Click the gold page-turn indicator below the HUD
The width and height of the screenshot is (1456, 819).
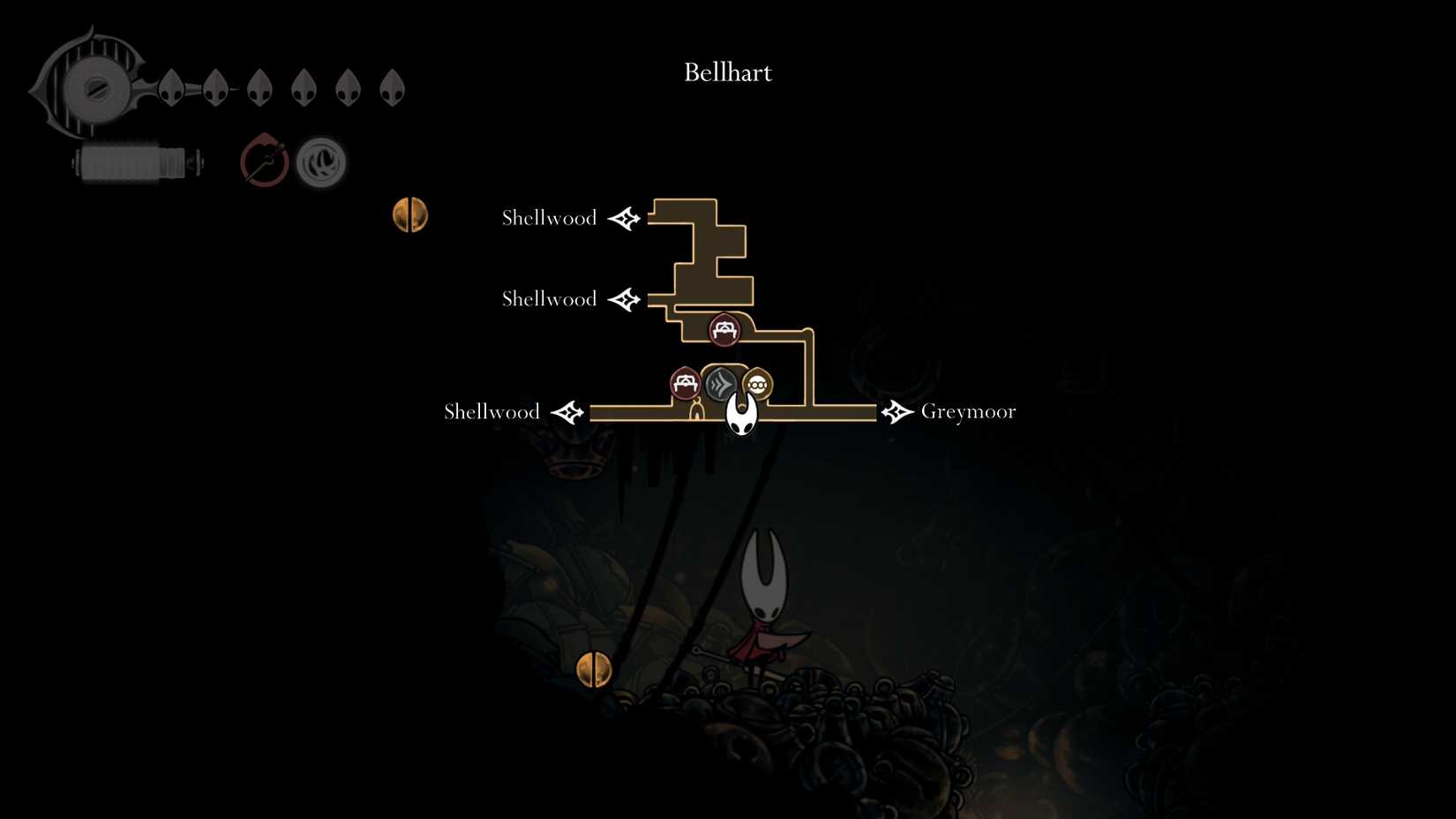[x=411, y=214]
